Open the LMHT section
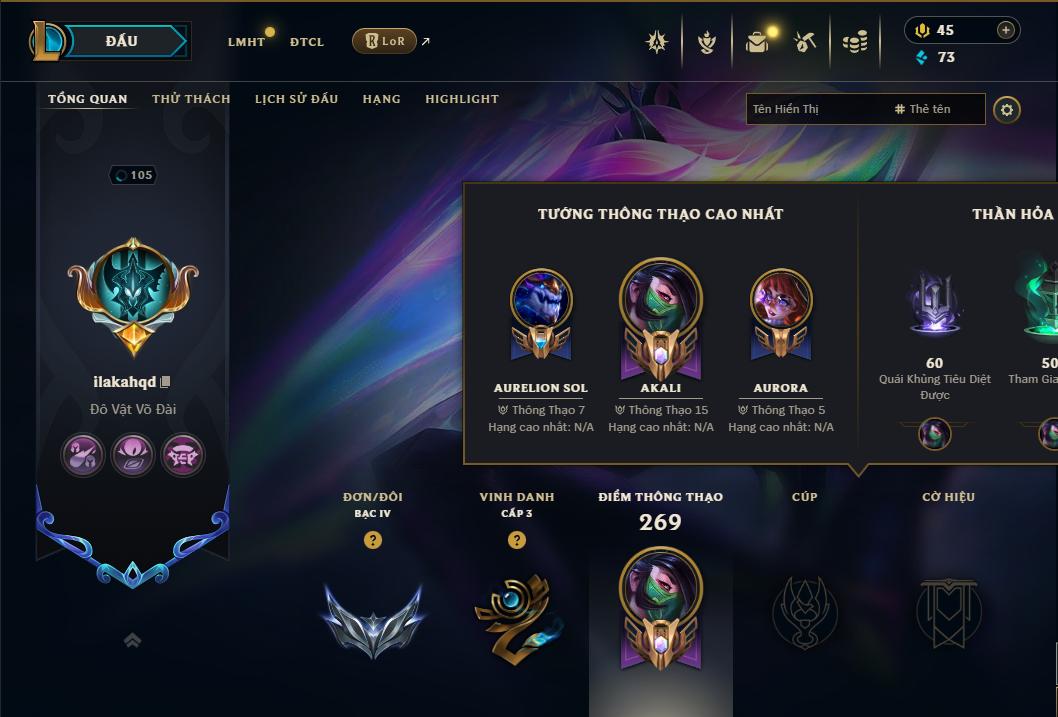The width and height of the screenshot is (1058, 717). pyautogui.click(x=246, y=42)
